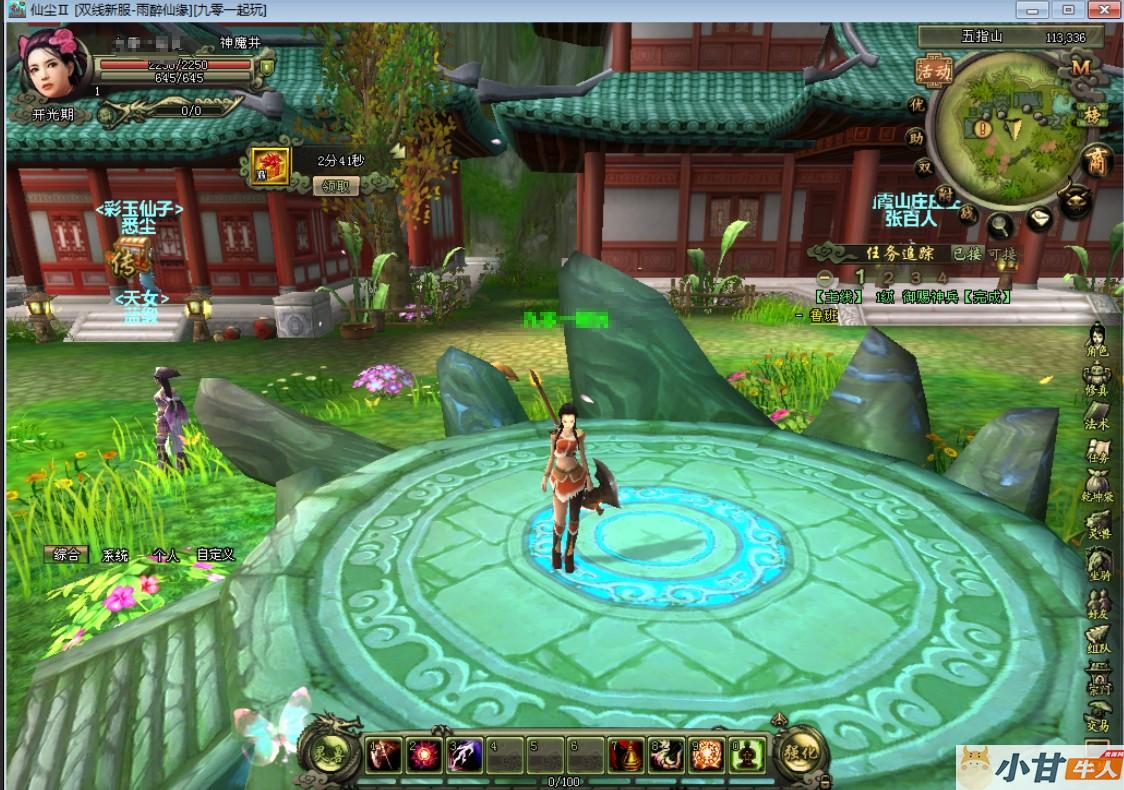Open the 好友 friends list

(1098, 604)
